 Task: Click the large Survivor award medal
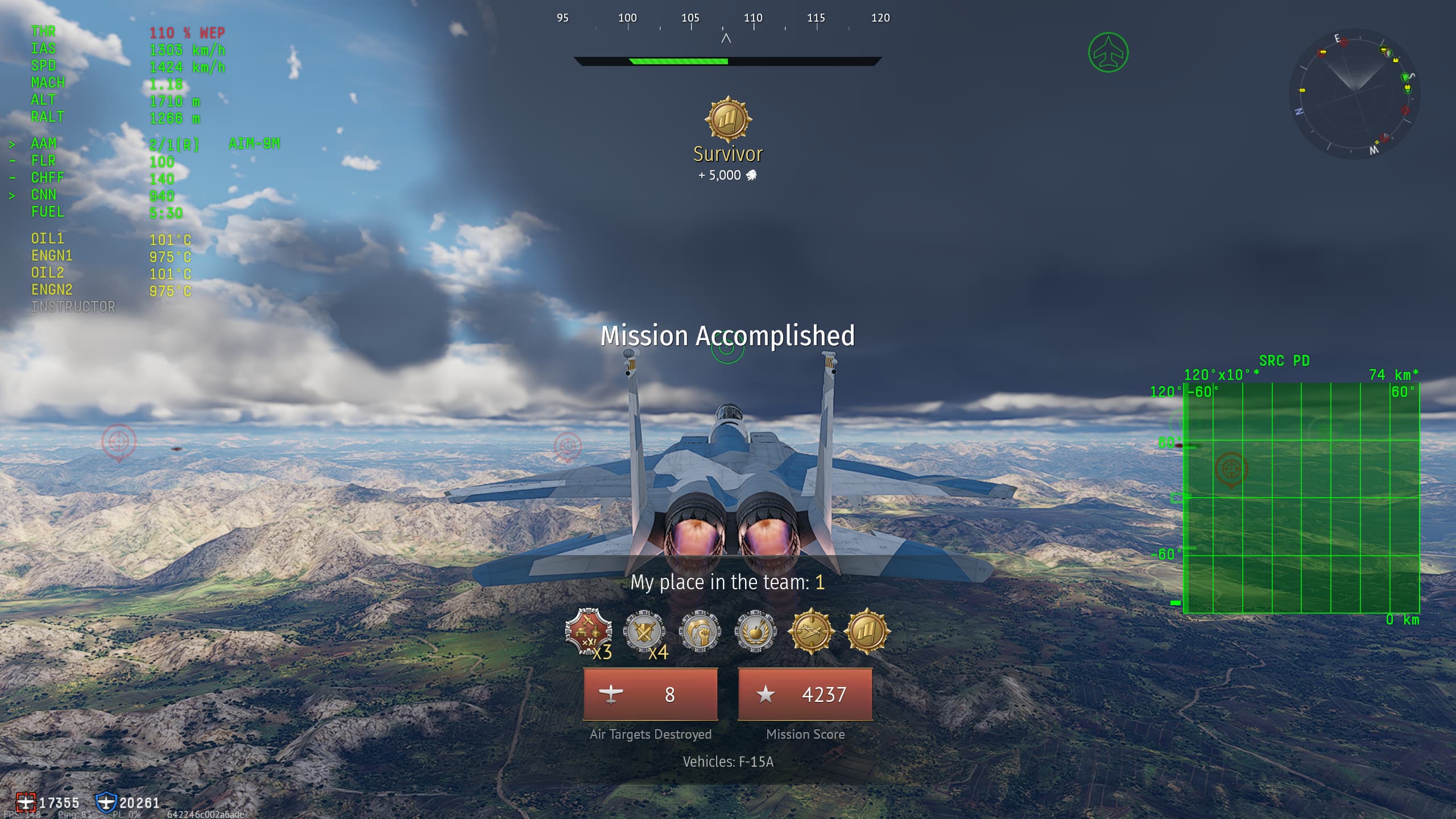pyautogui.click(x=728, y=119)
